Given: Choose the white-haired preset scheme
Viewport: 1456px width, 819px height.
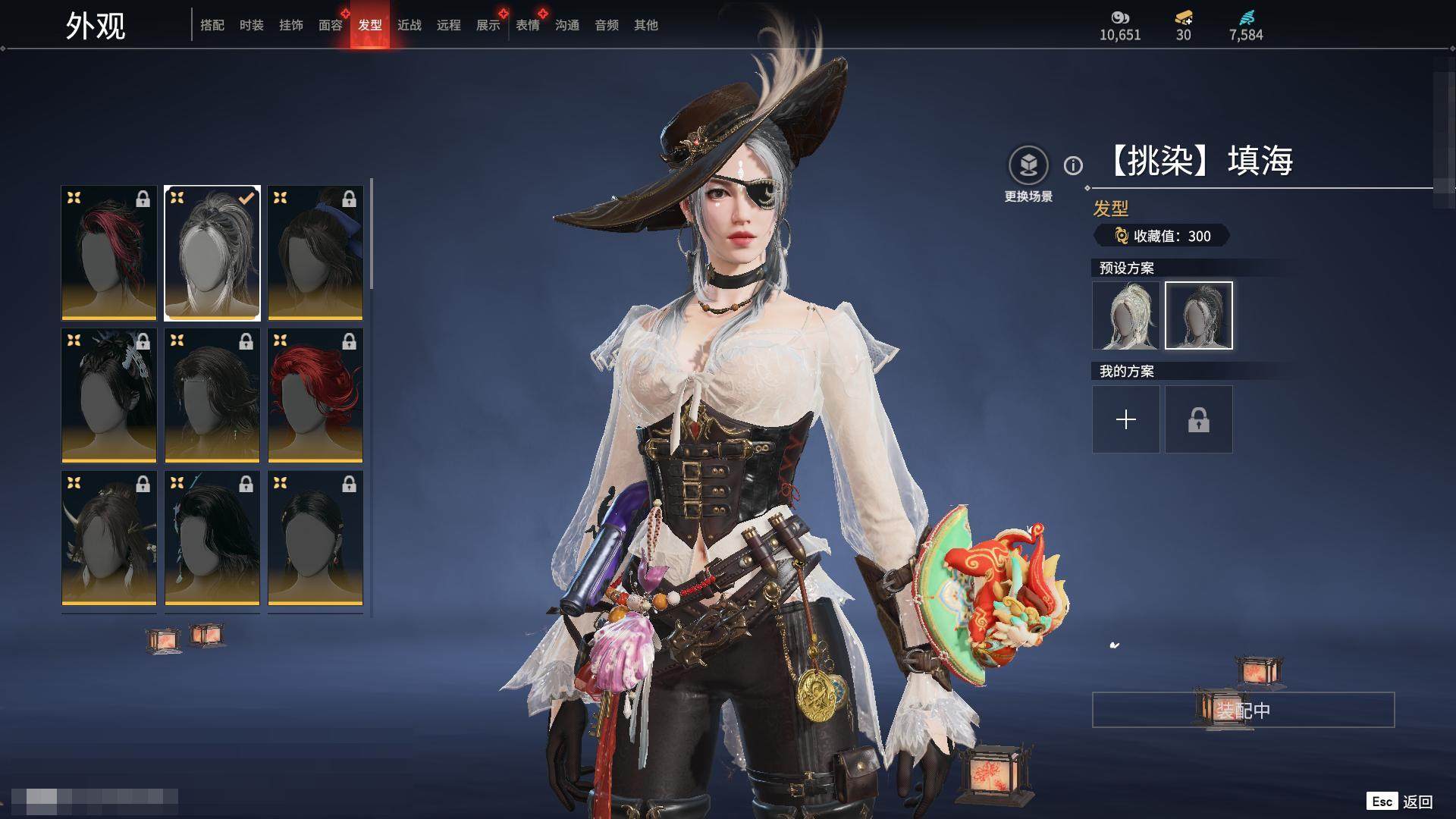Looking at the screenshot, I should (x=1126, y=315).
